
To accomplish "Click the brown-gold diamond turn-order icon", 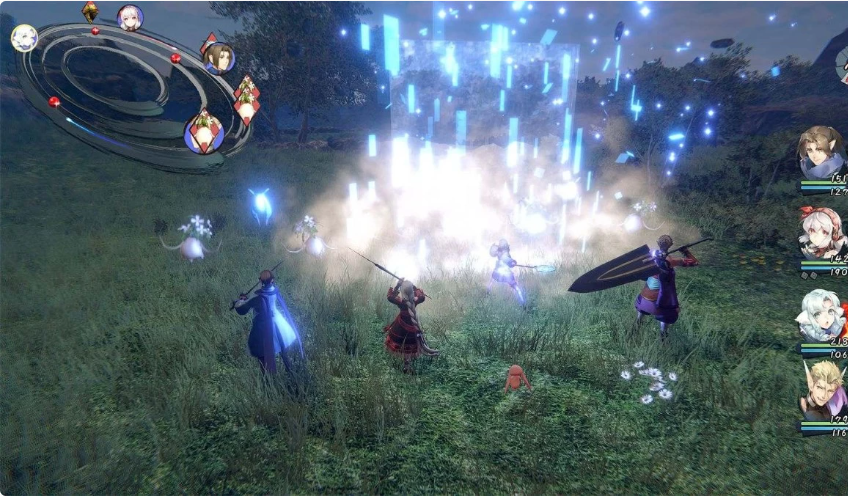I will pyautogui.click(x=90, y=11).
